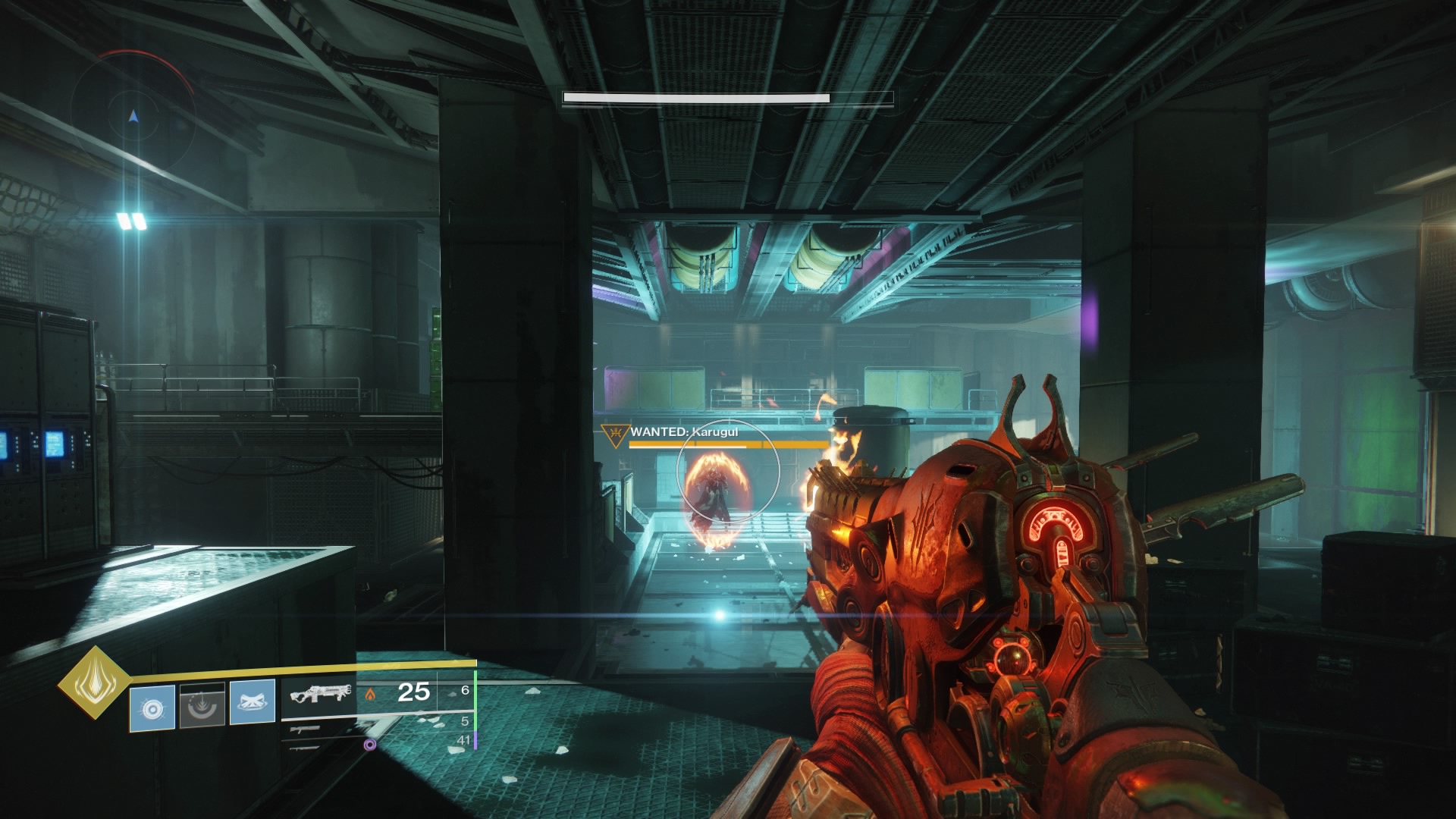Click the greyed-out melee ability on cooldown
The image size is (1456, 819).
(202, 705)
